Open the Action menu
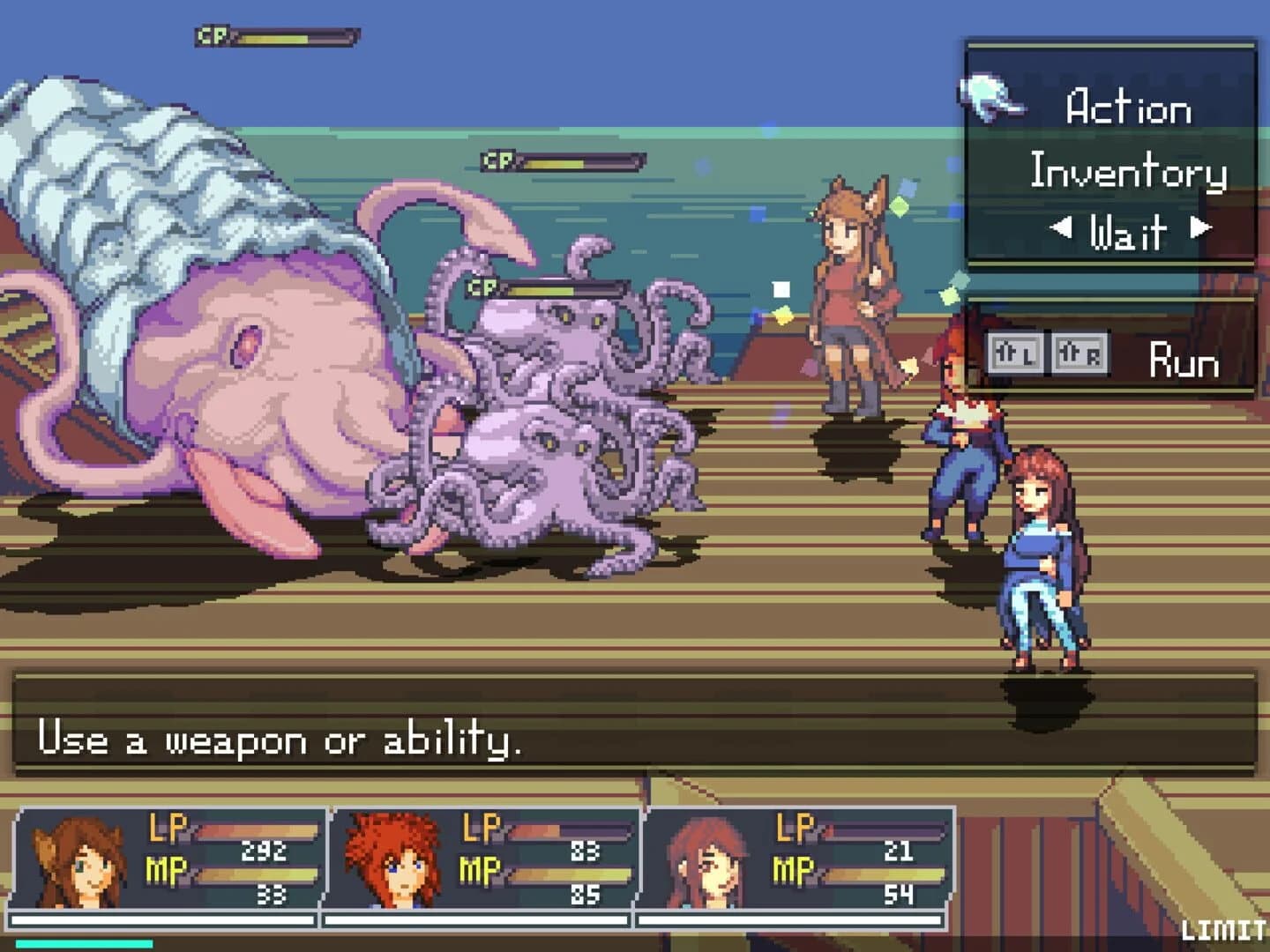The width and height of the screenshot is (1270, 952). point(1127,108)
